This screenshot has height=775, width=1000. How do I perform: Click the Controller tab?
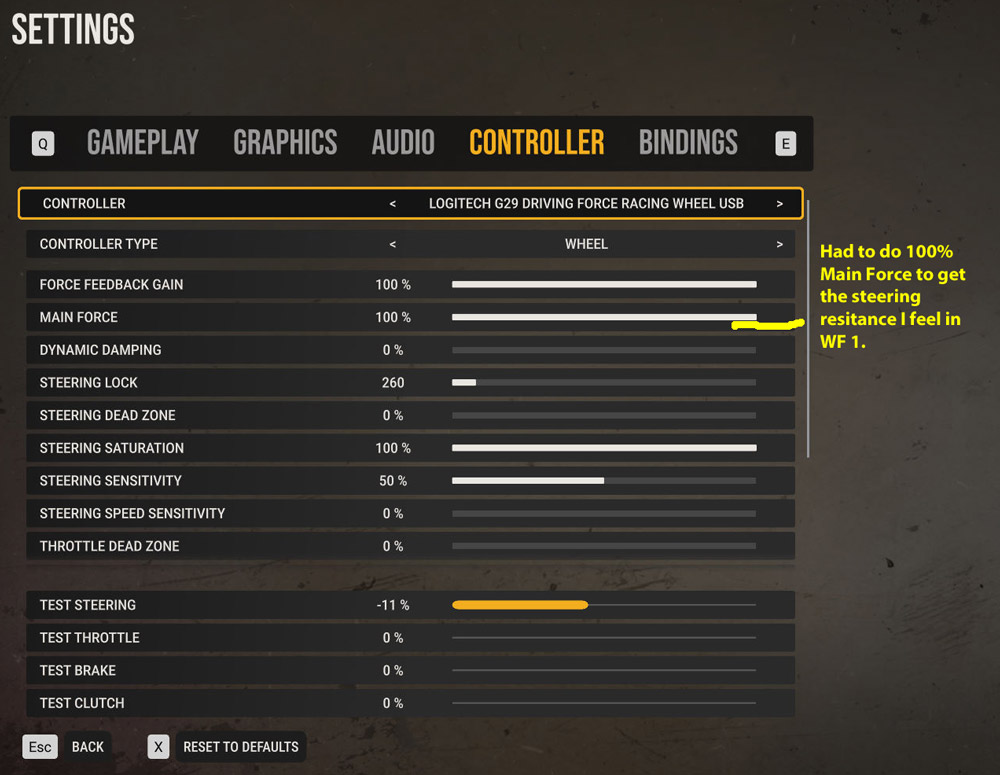(536, 143)
